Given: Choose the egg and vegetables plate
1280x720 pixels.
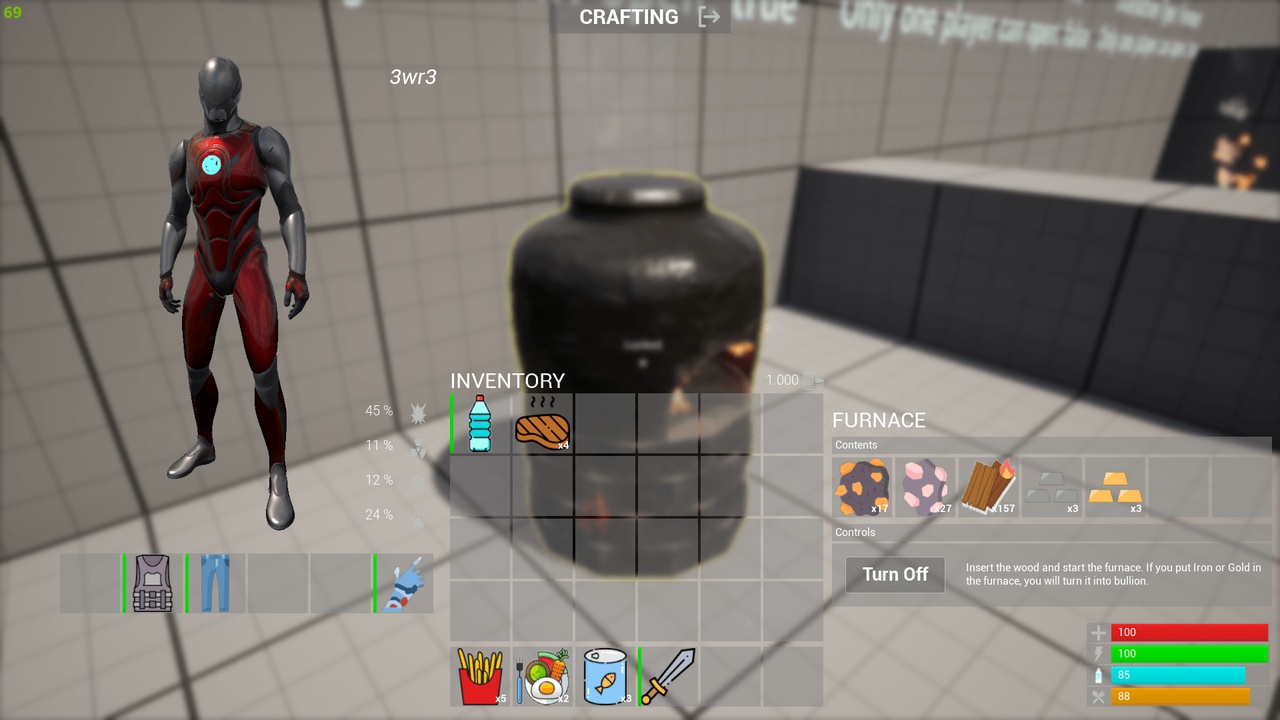Looking at the screenshot, I should tap(543, 677).
